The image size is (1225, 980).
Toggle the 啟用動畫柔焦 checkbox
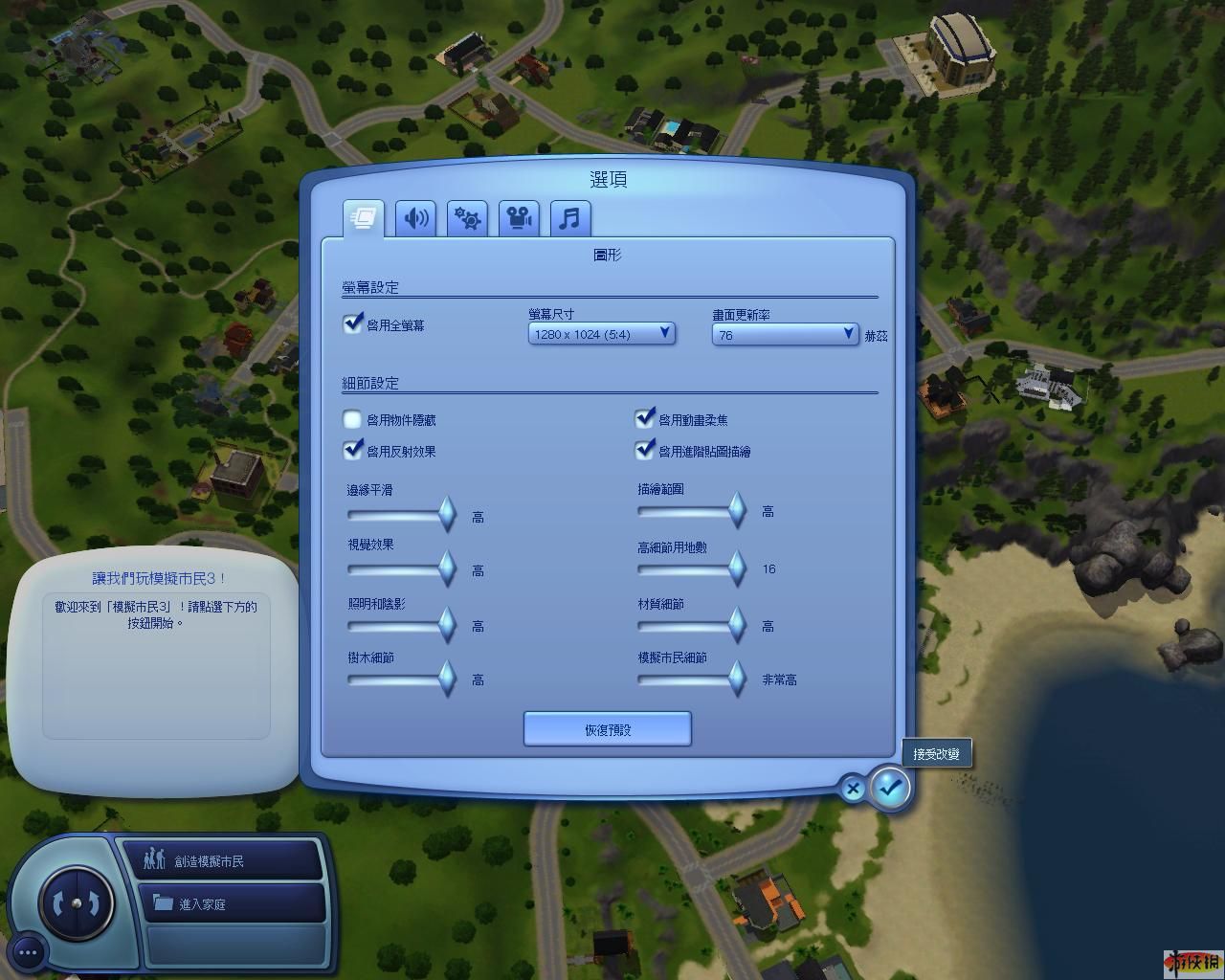click(645, 419)
